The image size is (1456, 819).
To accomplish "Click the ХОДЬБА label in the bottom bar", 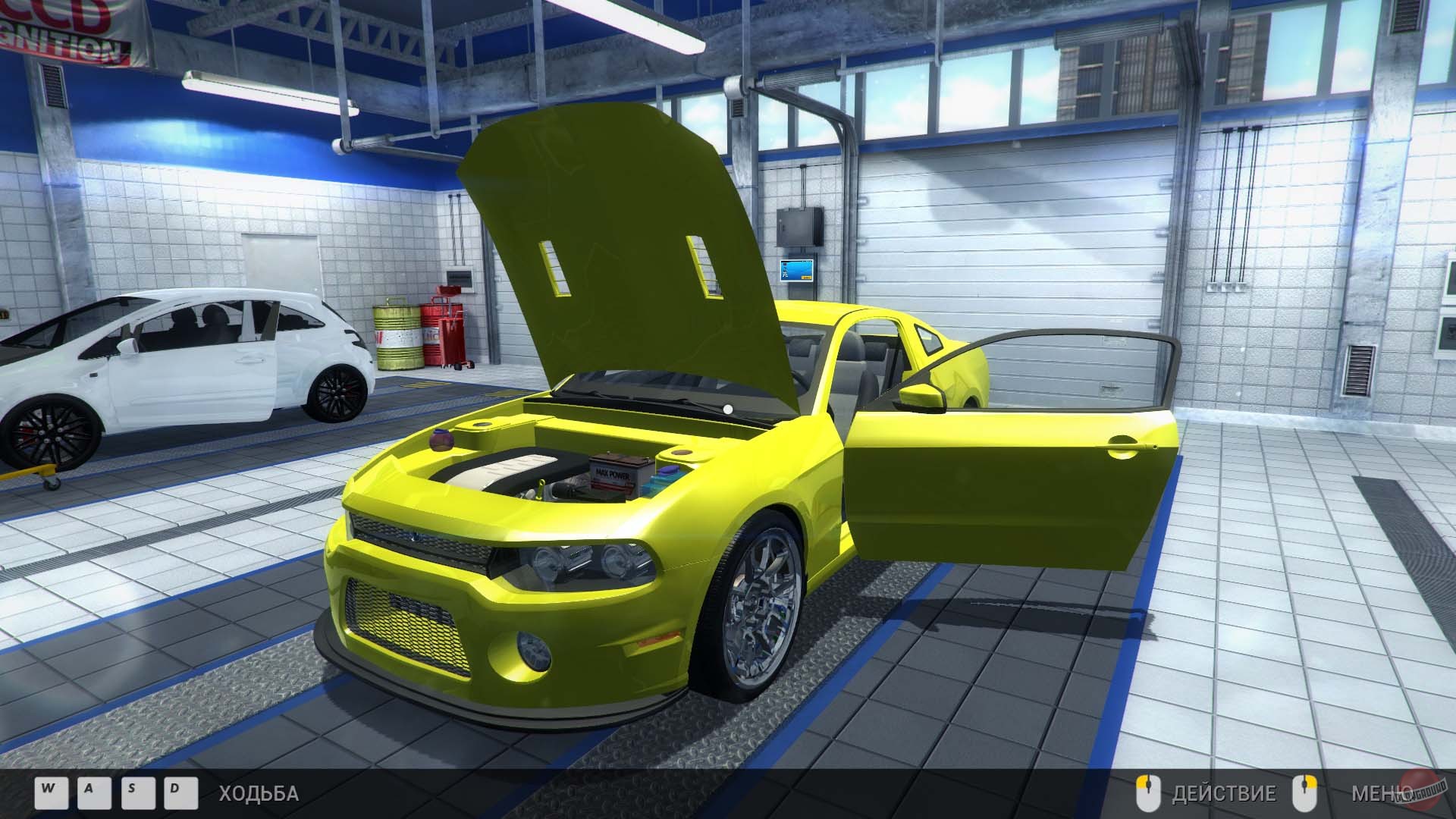I will [x=256, y=792].
